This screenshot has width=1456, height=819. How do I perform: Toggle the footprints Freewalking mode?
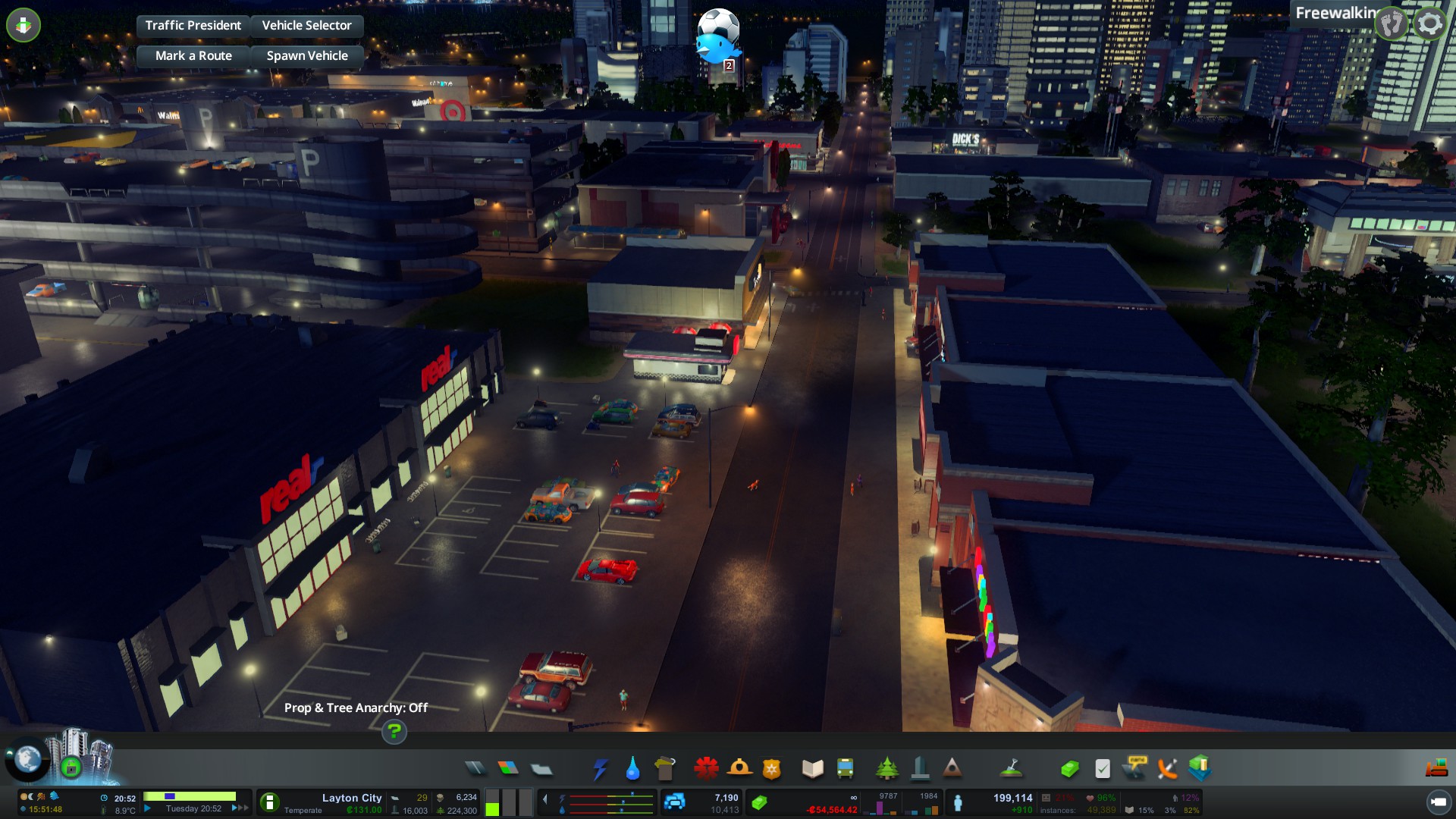click(x=1392, y=24)
